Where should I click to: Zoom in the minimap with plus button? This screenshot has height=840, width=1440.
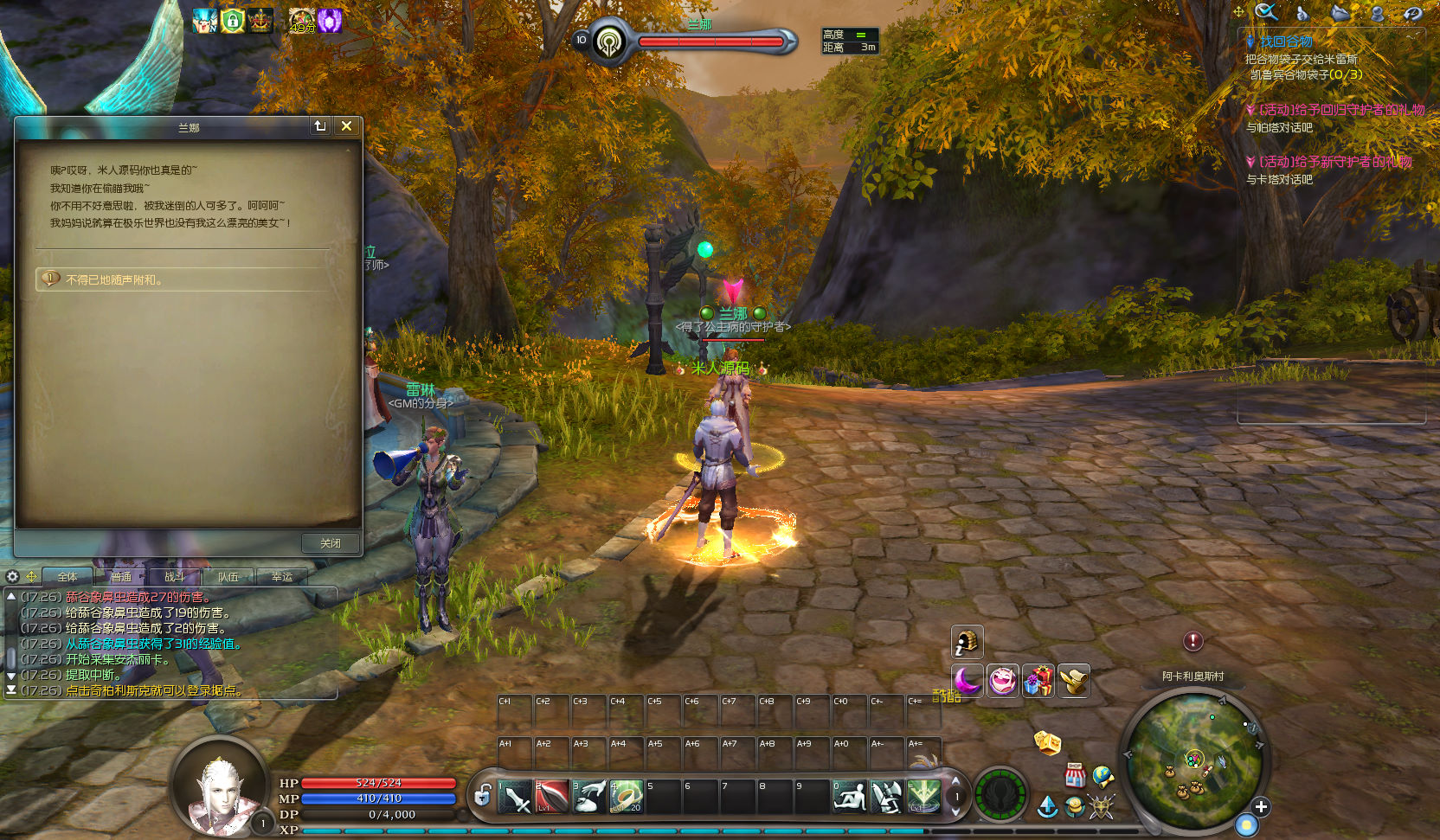click(x=1261, y=806)
